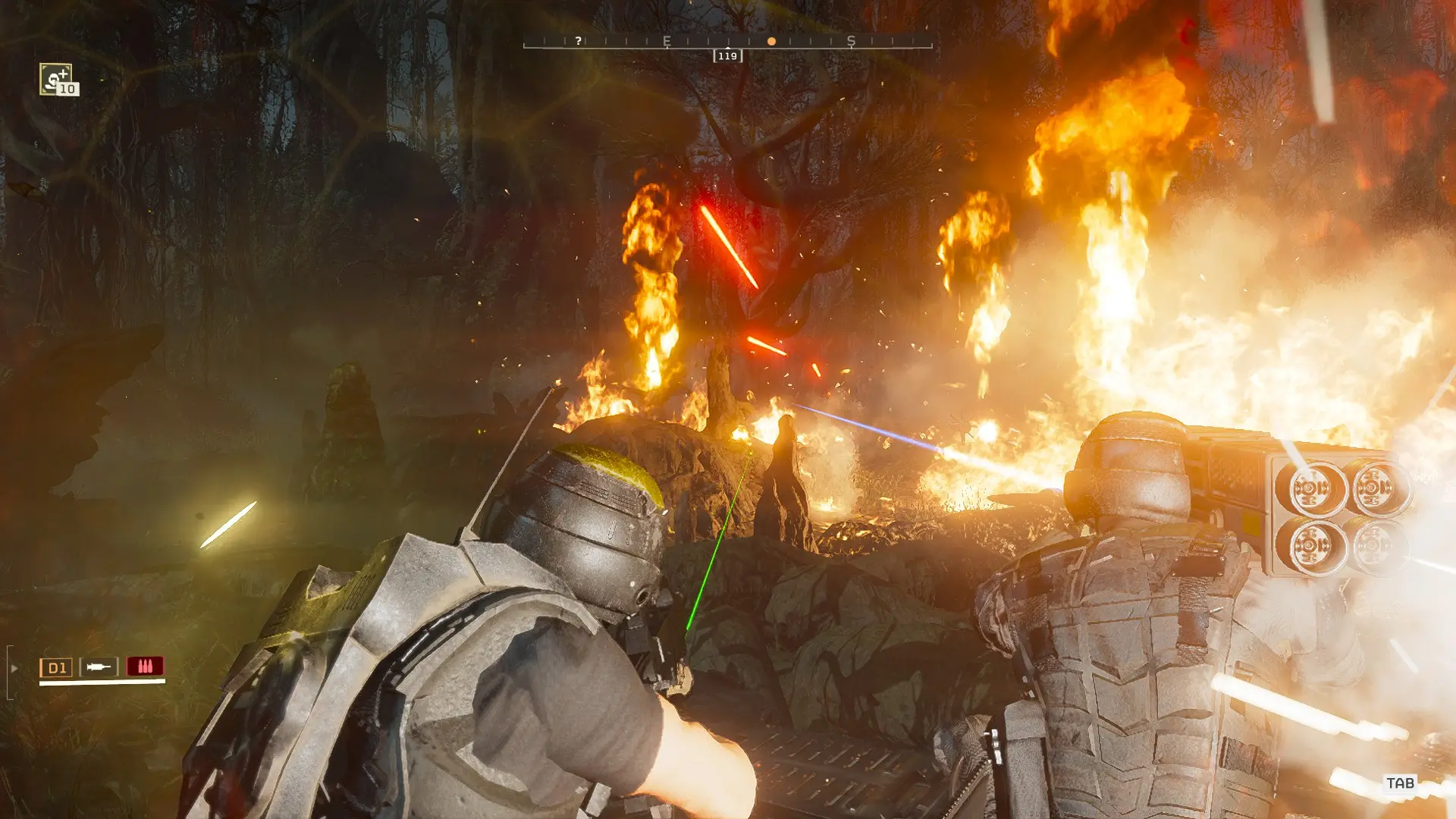Select the D1 squad badge

pos(56,667)
